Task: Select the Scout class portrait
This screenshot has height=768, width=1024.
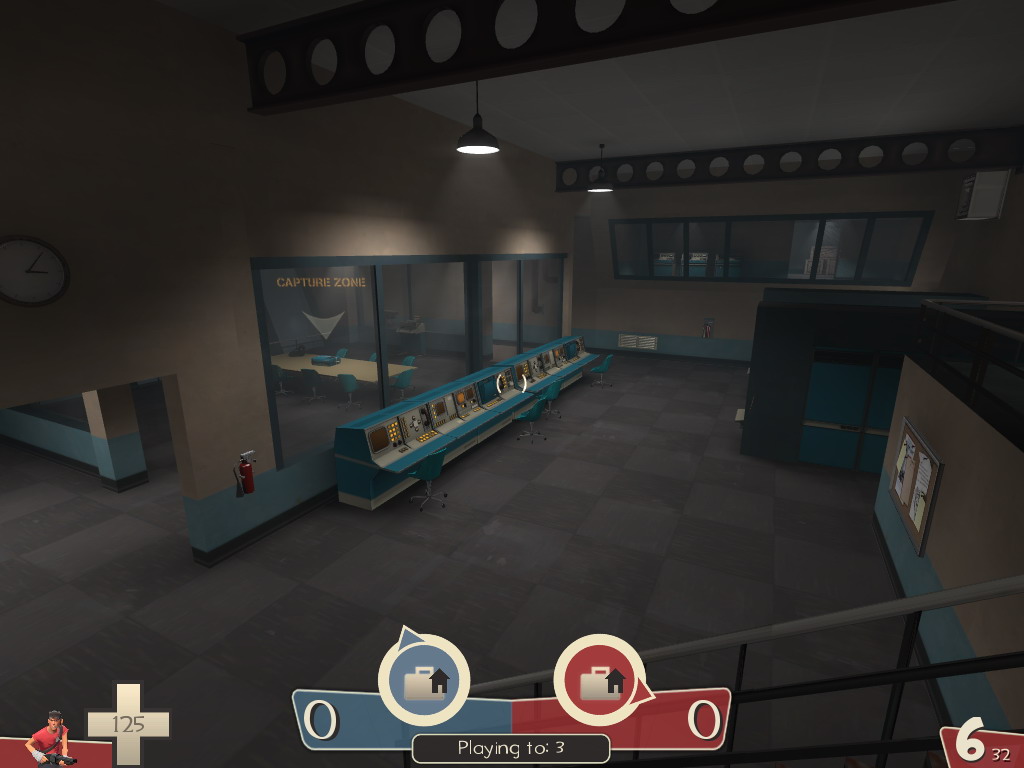Action: [50, 740]
